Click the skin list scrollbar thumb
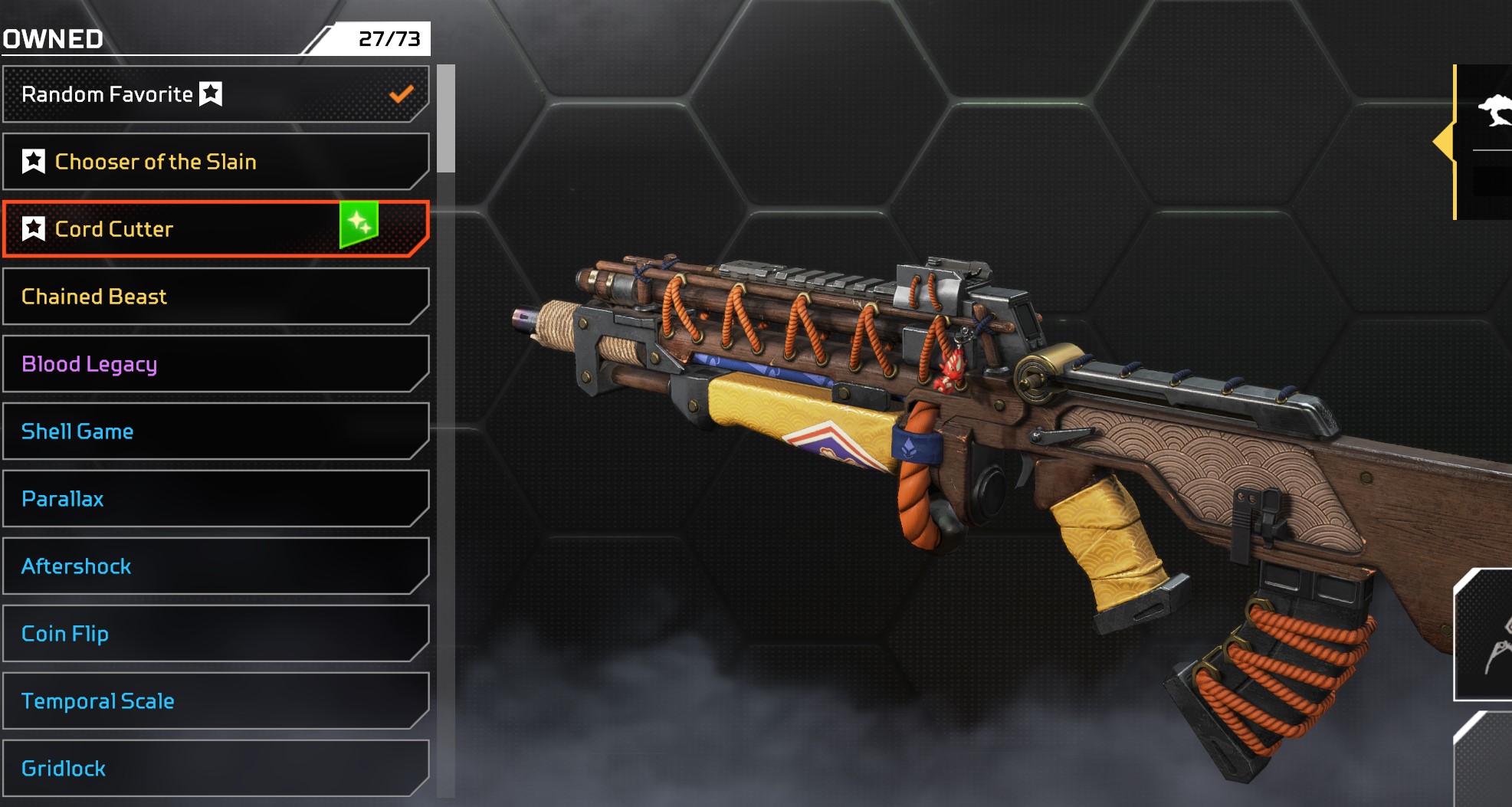 tap(446, 119)
